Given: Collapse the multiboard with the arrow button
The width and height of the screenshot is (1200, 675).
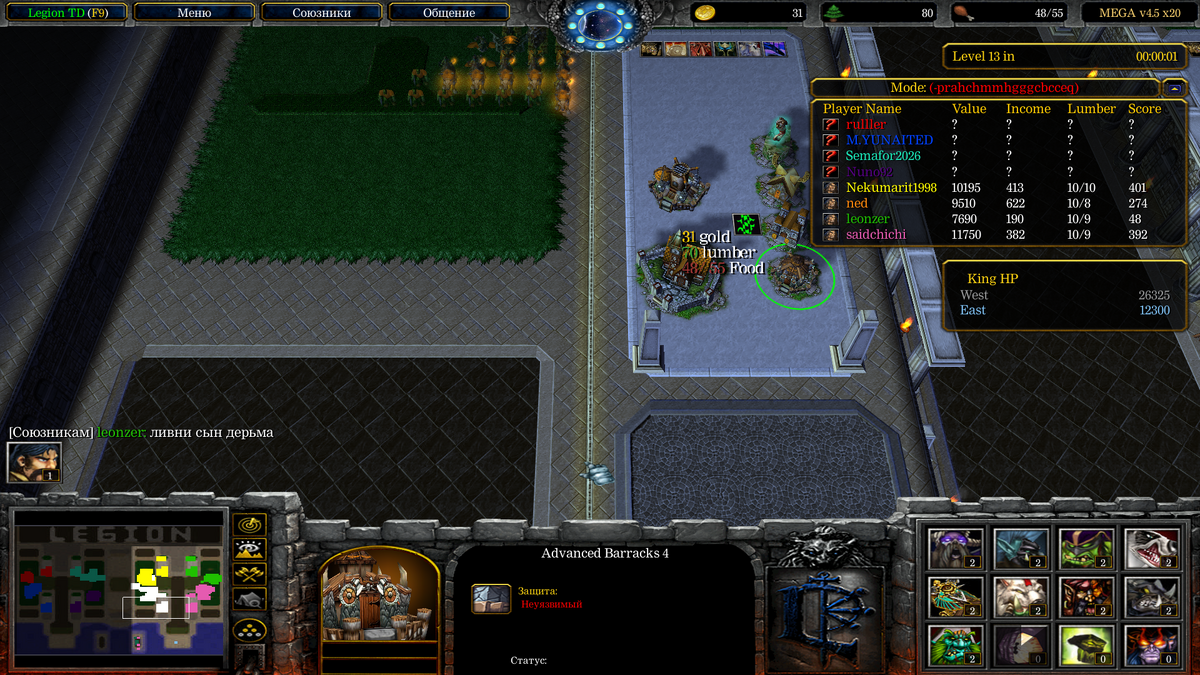Looking at the screenshot, I should pos(1174,88).
